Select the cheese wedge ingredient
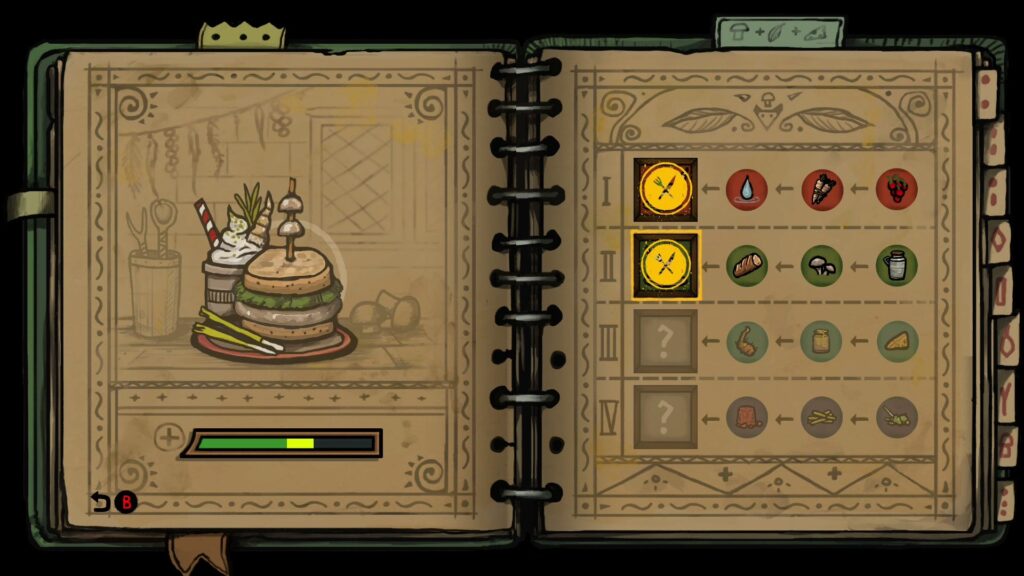This screenshot has width=1024, height=576. [x=897, y=341]
